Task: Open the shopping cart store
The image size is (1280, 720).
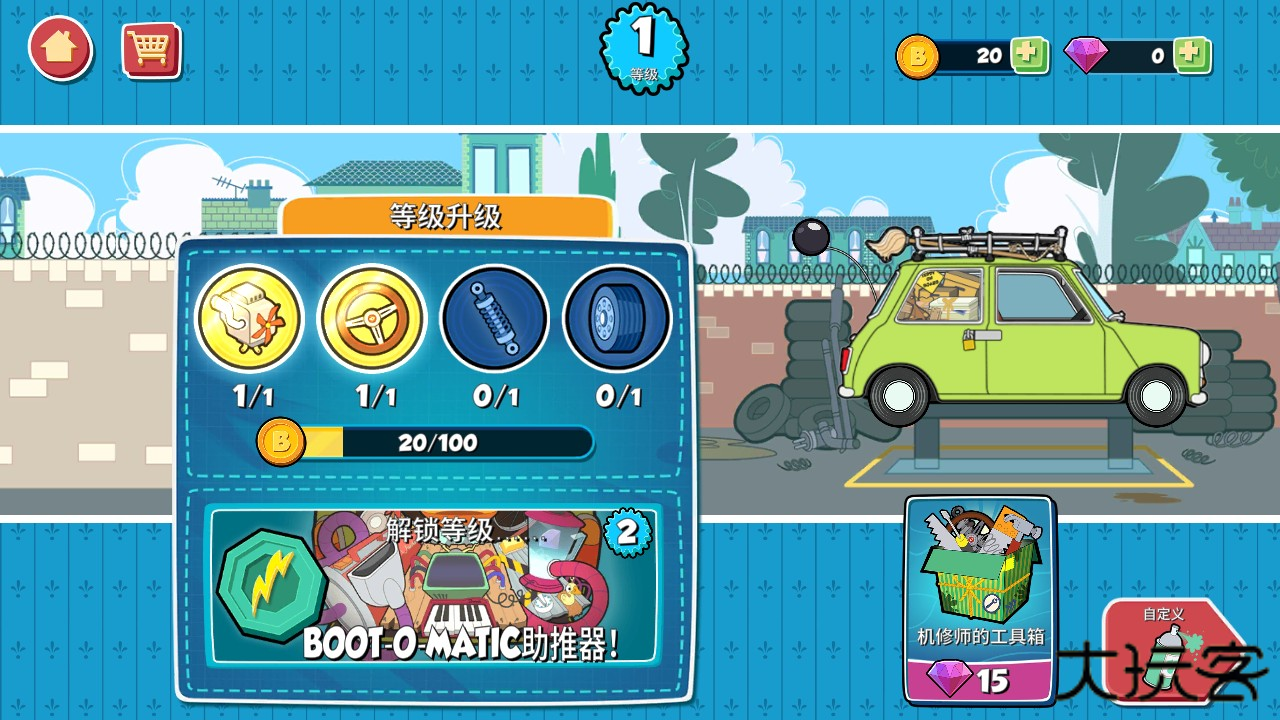Action: pyautogui.click(x=151, y=50)
